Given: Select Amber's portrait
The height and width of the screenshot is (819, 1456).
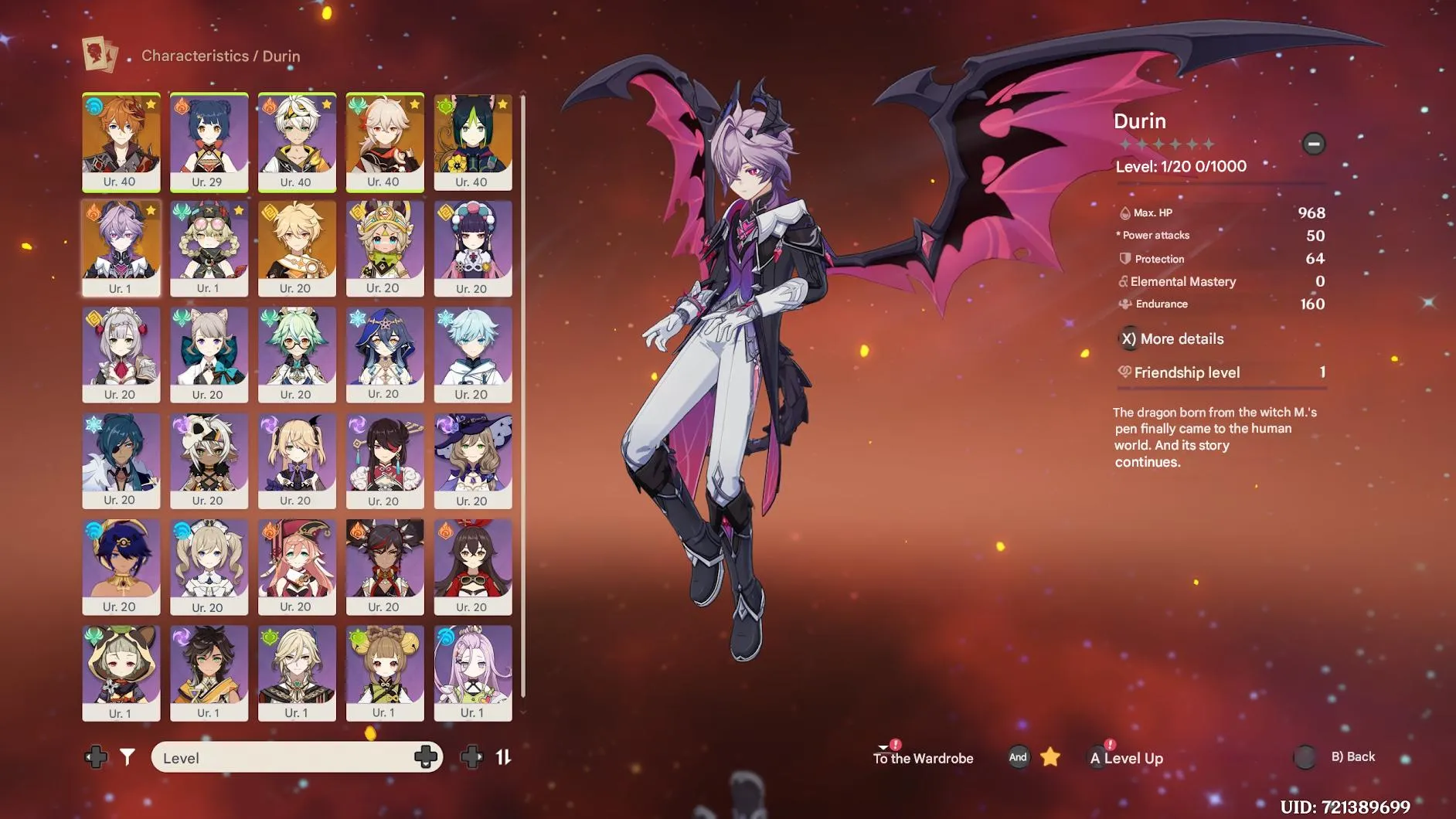Looking at the screenshot, I should click(473, 566).
